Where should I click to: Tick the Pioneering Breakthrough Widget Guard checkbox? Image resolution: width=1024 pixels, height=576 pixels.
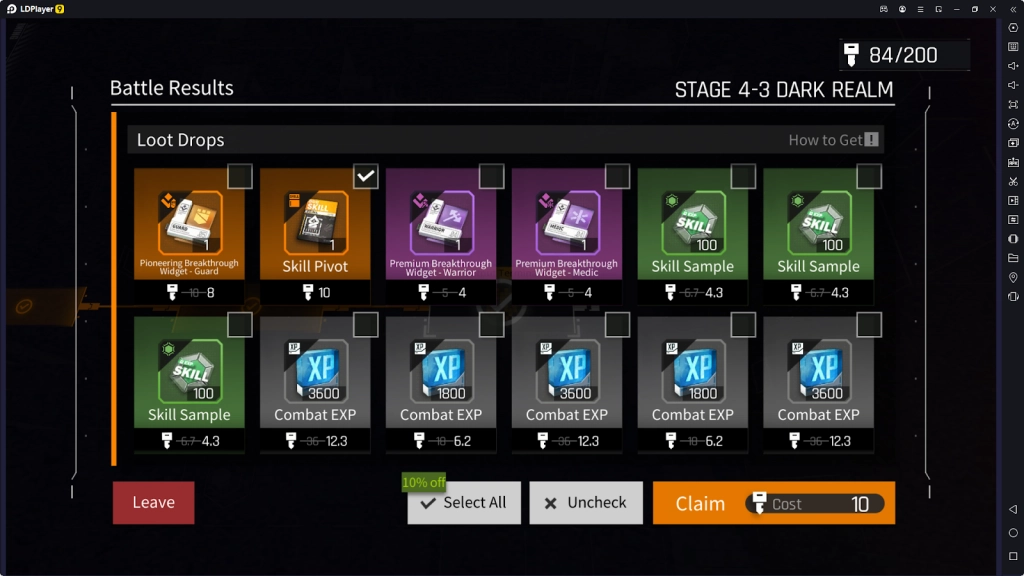click(x=240, y=177)
